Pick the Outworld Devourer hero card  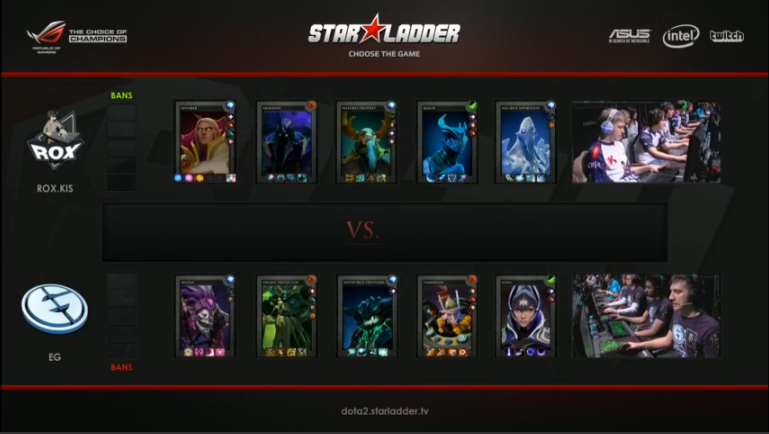(x=367, y=316)
